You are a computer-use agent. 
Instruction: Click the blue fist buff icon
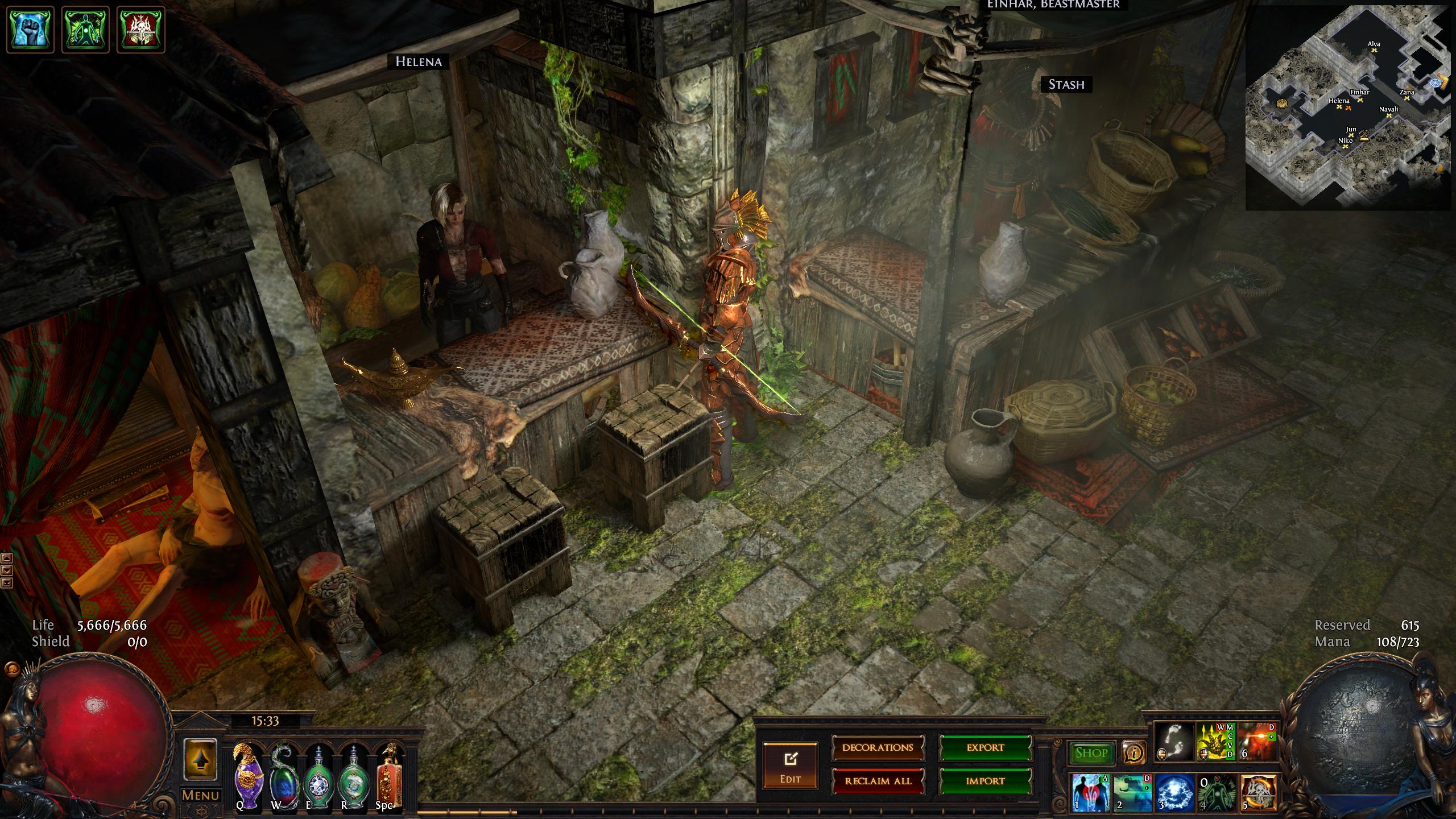point(30,29)
